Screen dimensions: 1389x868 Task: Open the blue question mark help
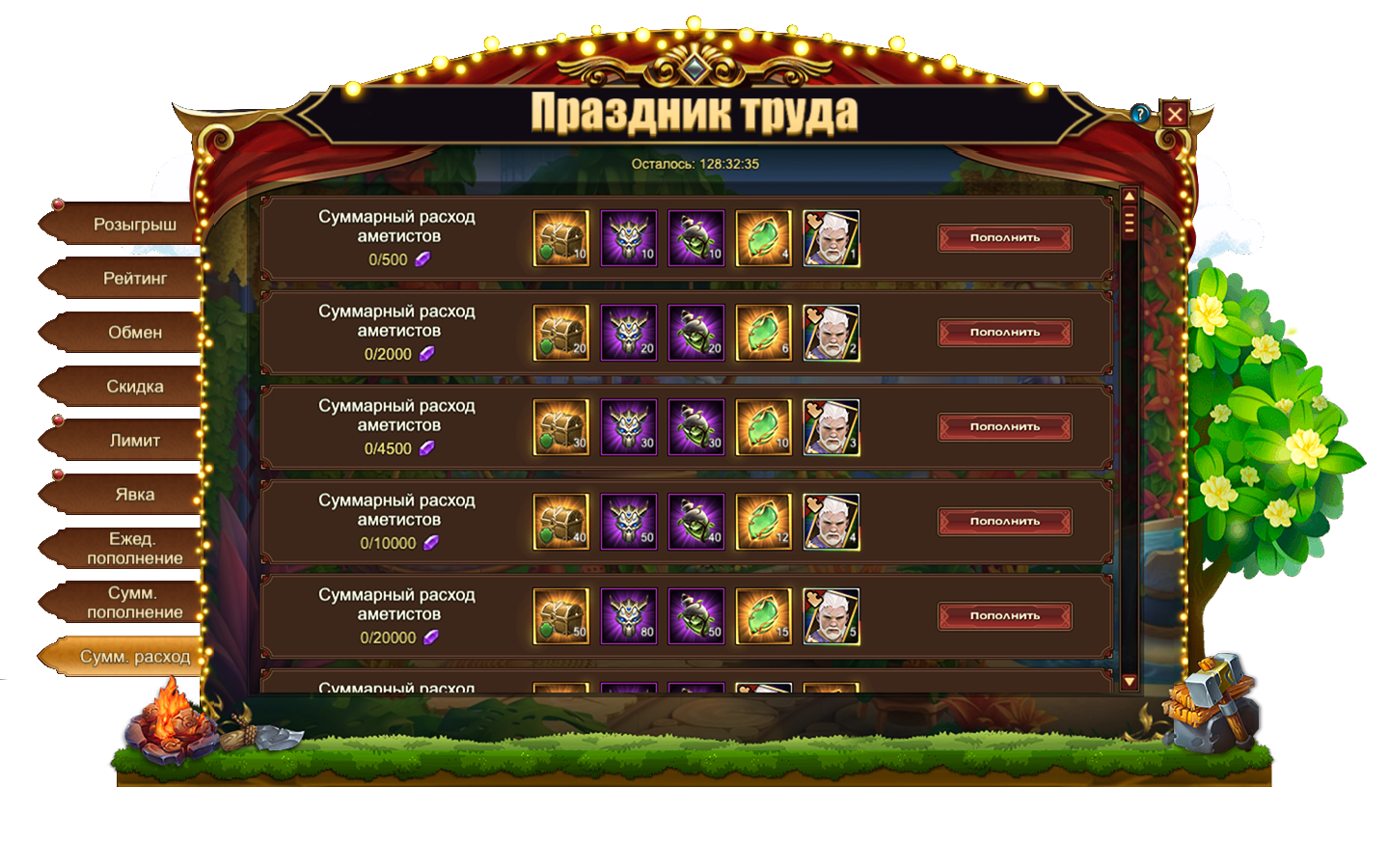(x=1140, y=114)
